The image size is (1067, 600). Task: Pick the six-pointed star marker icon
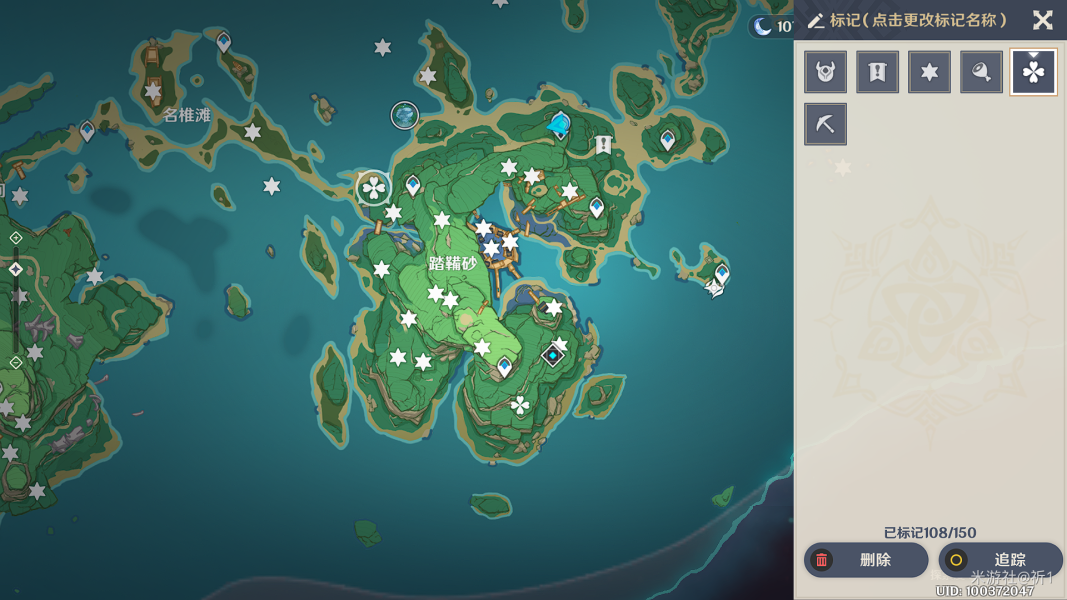930,72
